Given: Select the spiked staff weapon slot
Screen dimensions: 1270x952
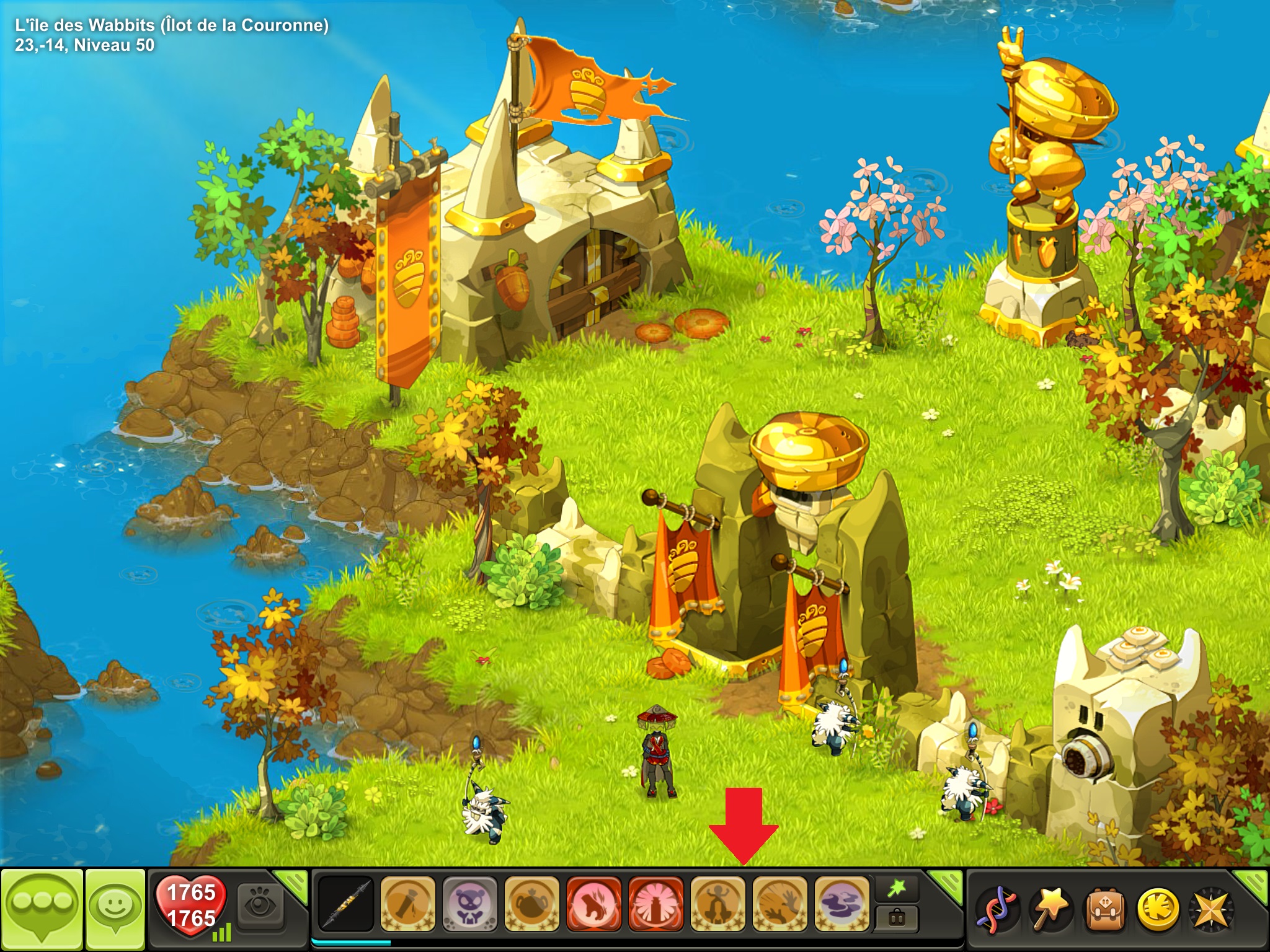Looking at the screenshot, I should point(345,904).
